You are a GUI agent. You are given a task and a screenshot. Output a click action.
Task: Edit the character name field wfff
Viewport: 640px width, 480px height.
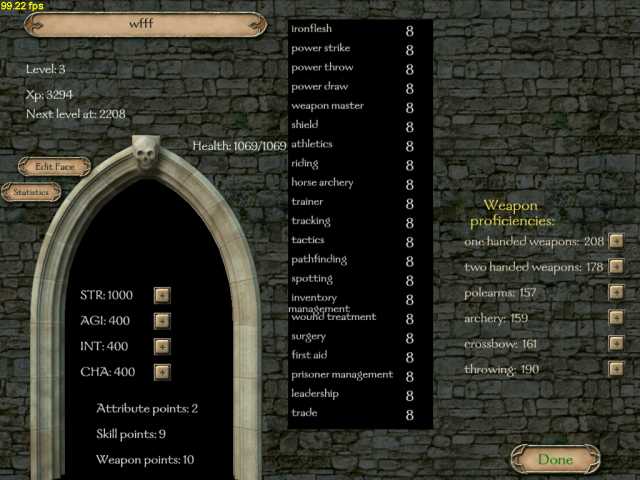pyautogui.click(x=145, y=23)
